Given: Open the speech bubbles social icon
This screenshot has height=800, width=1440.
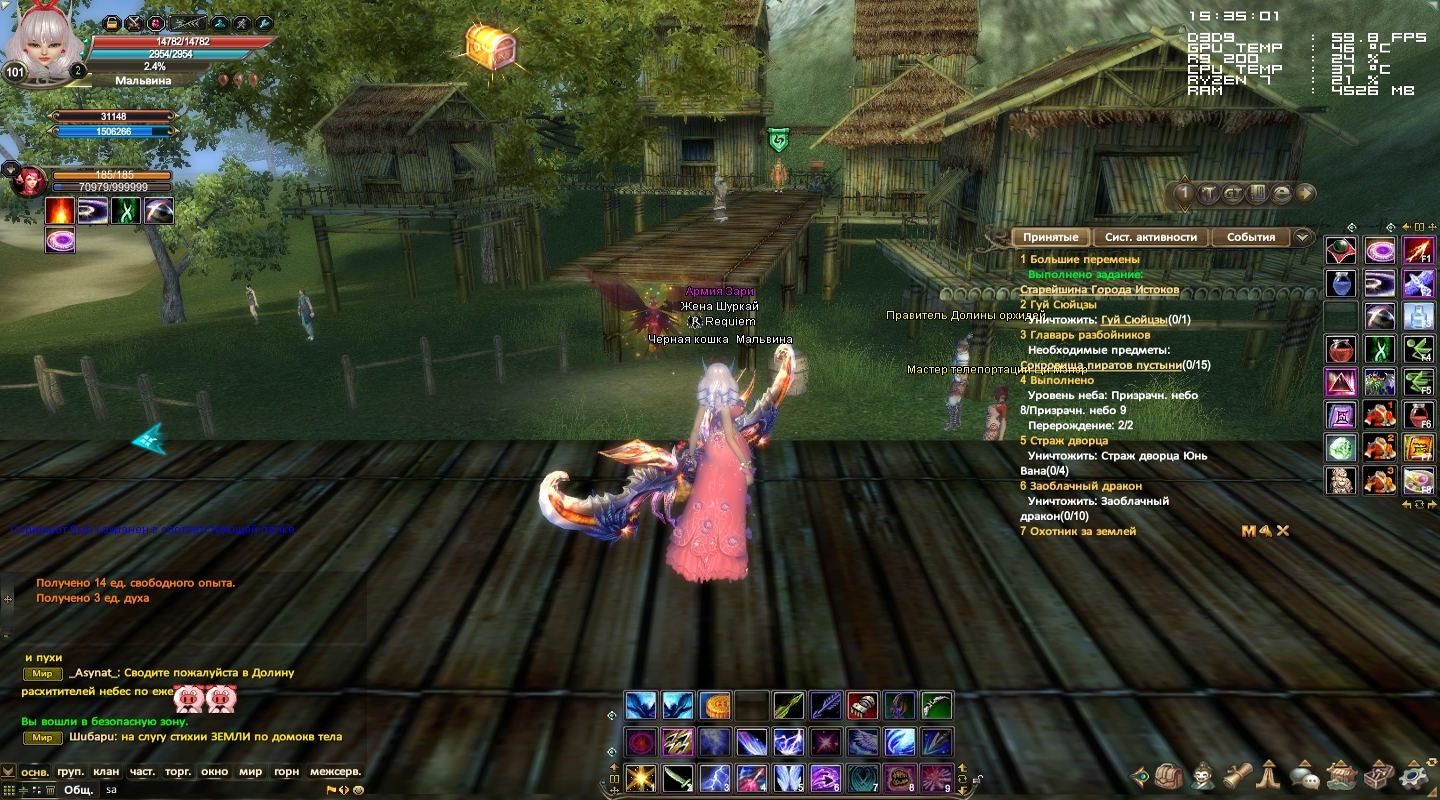Looking at the screenshot, I should (1304, 777).
